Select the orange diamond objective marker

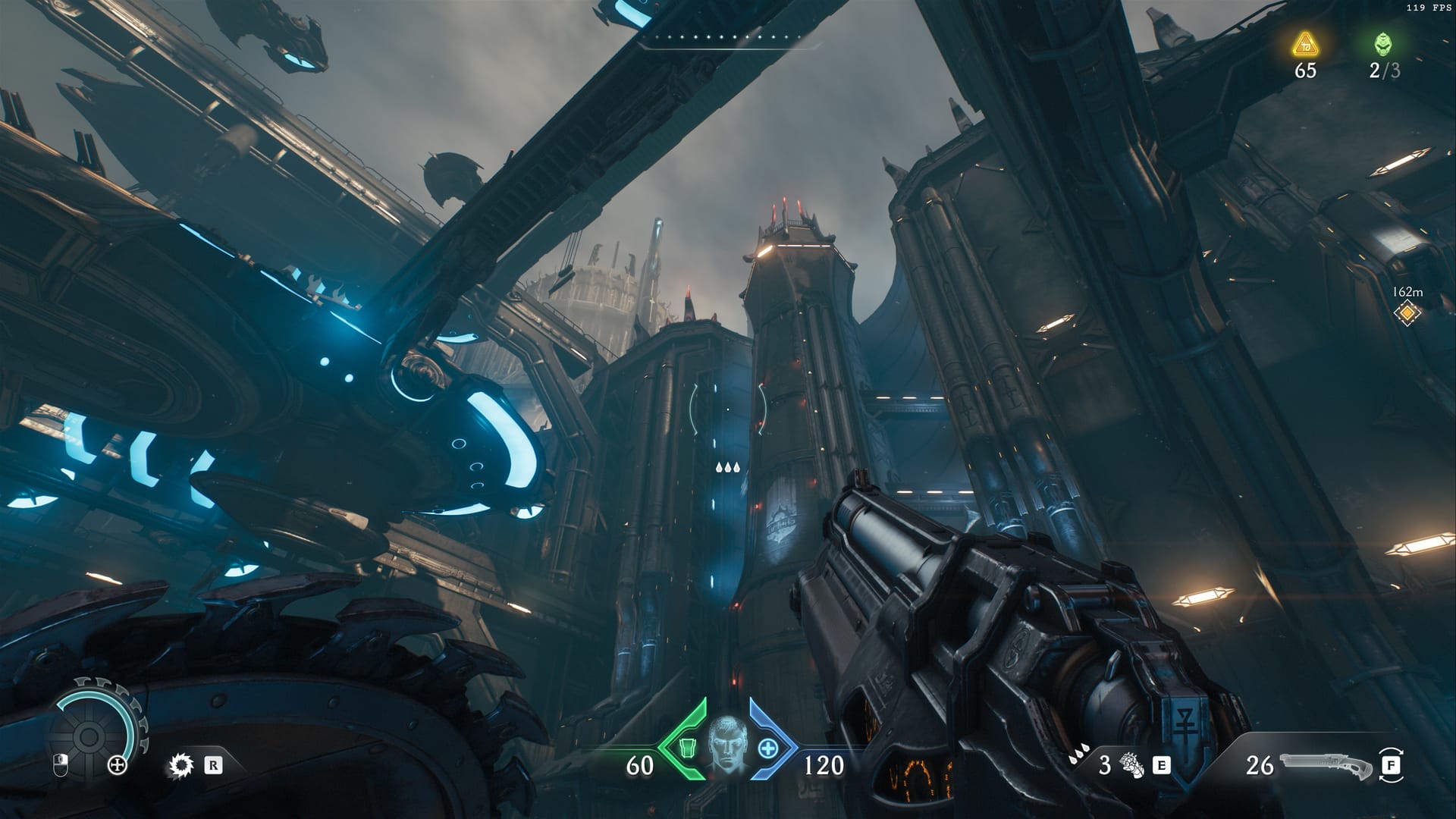1407,312
